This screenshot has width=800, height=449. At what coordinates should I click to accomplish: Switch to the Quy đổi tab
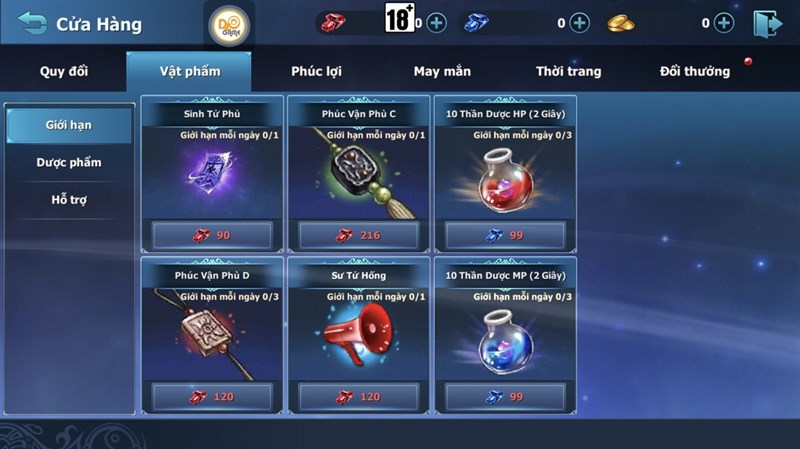(65, 72)
